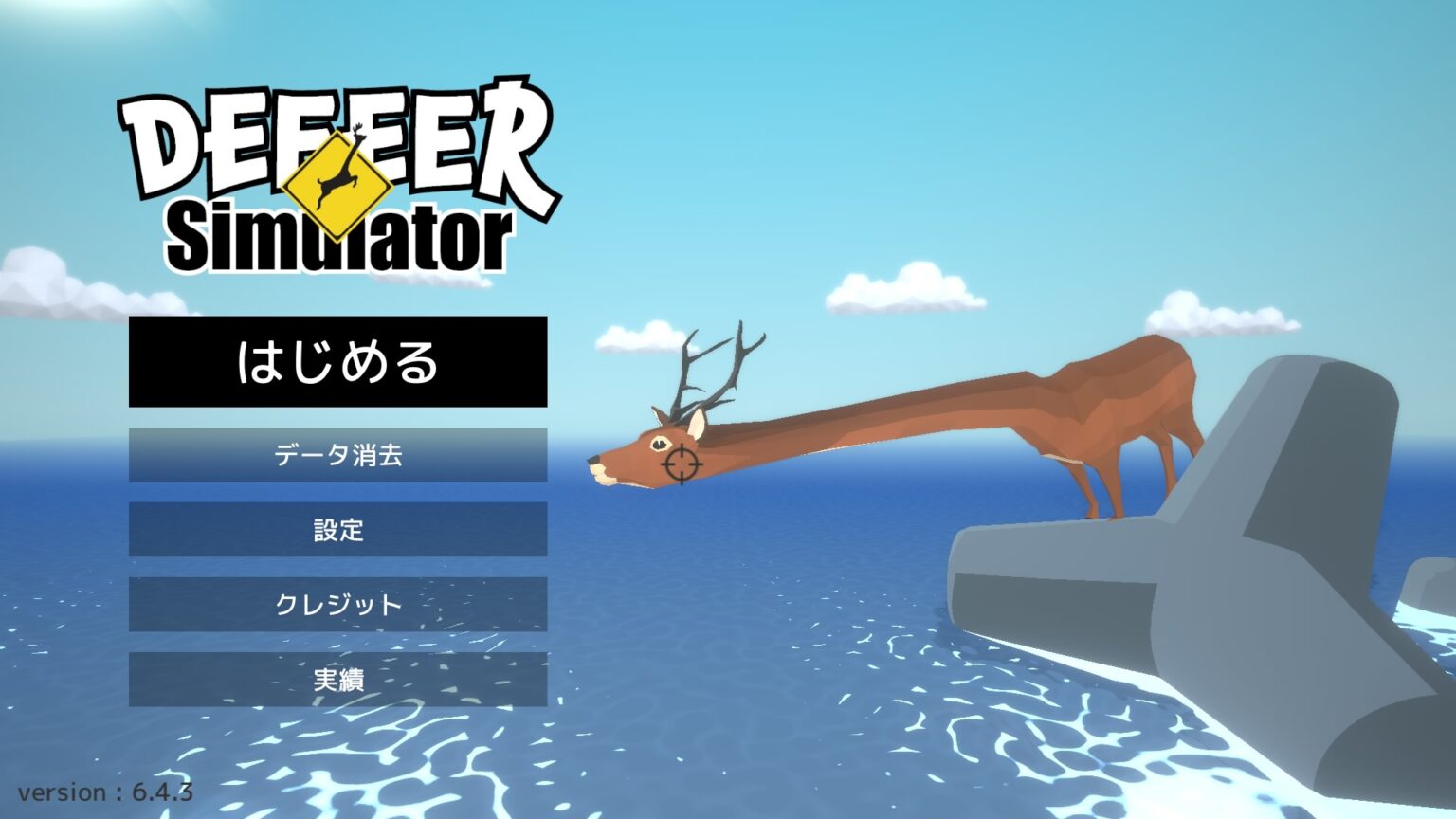
Task: View the 実績 achievements list
Action: tap(337, 679)
